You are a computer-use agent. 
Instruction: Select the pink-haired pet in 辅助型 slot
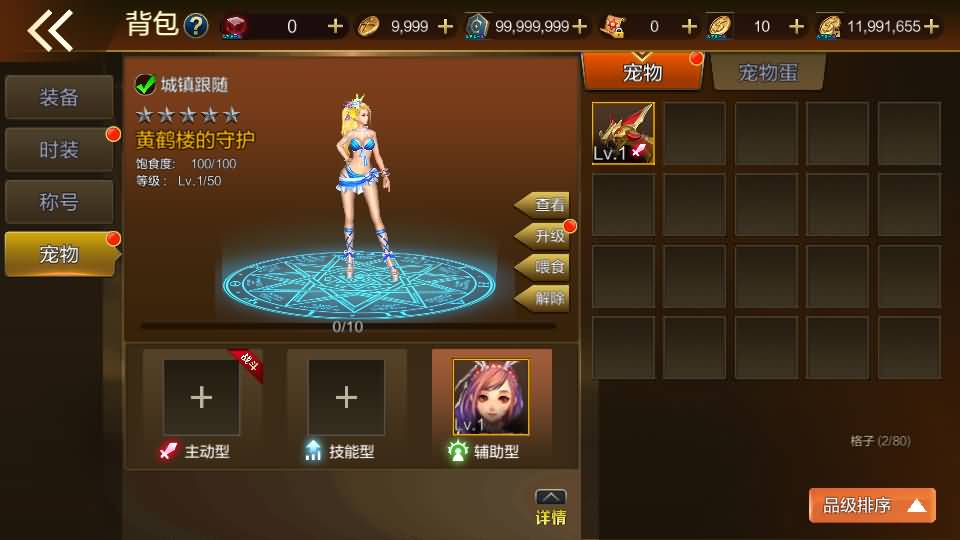pos(491,397)
